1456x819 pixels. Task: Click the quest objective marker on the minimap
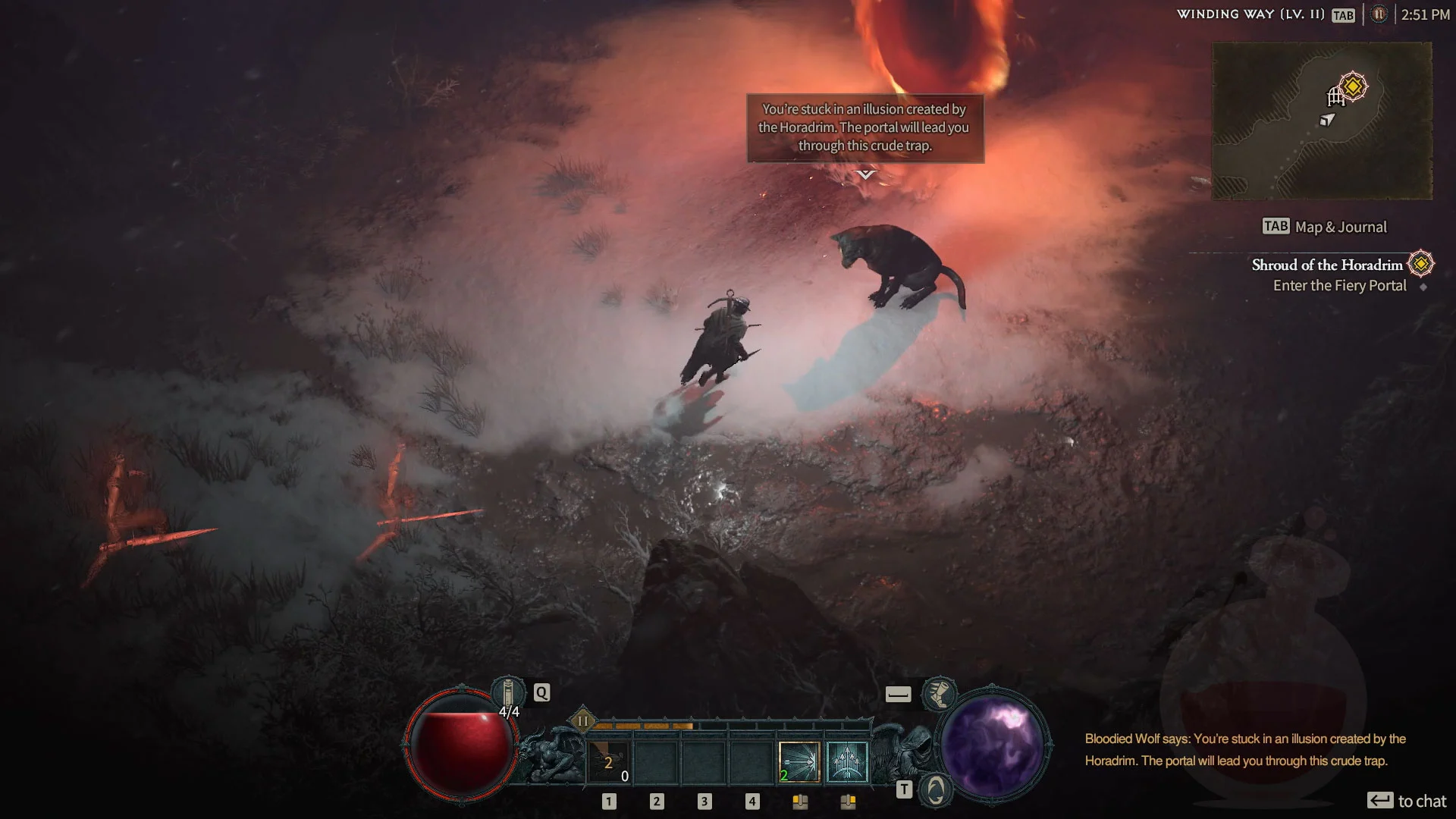coord(1353,86)
